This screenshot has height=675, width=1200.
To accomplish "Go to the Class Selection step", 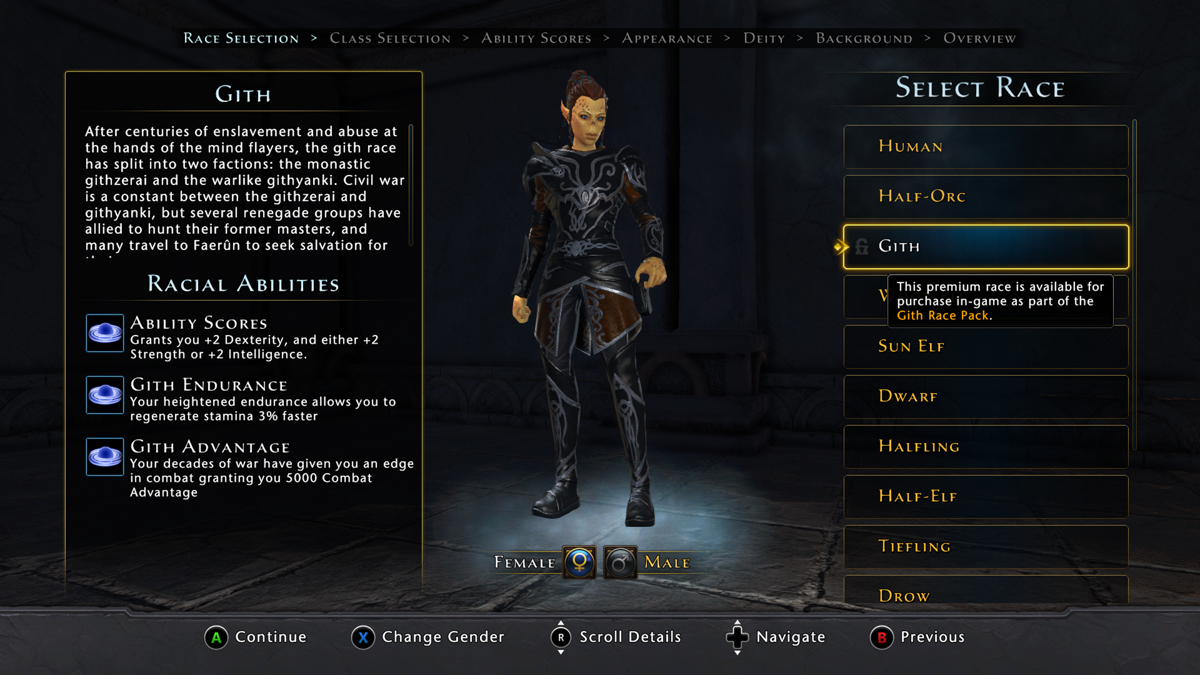I will click(x=390, y=39).
